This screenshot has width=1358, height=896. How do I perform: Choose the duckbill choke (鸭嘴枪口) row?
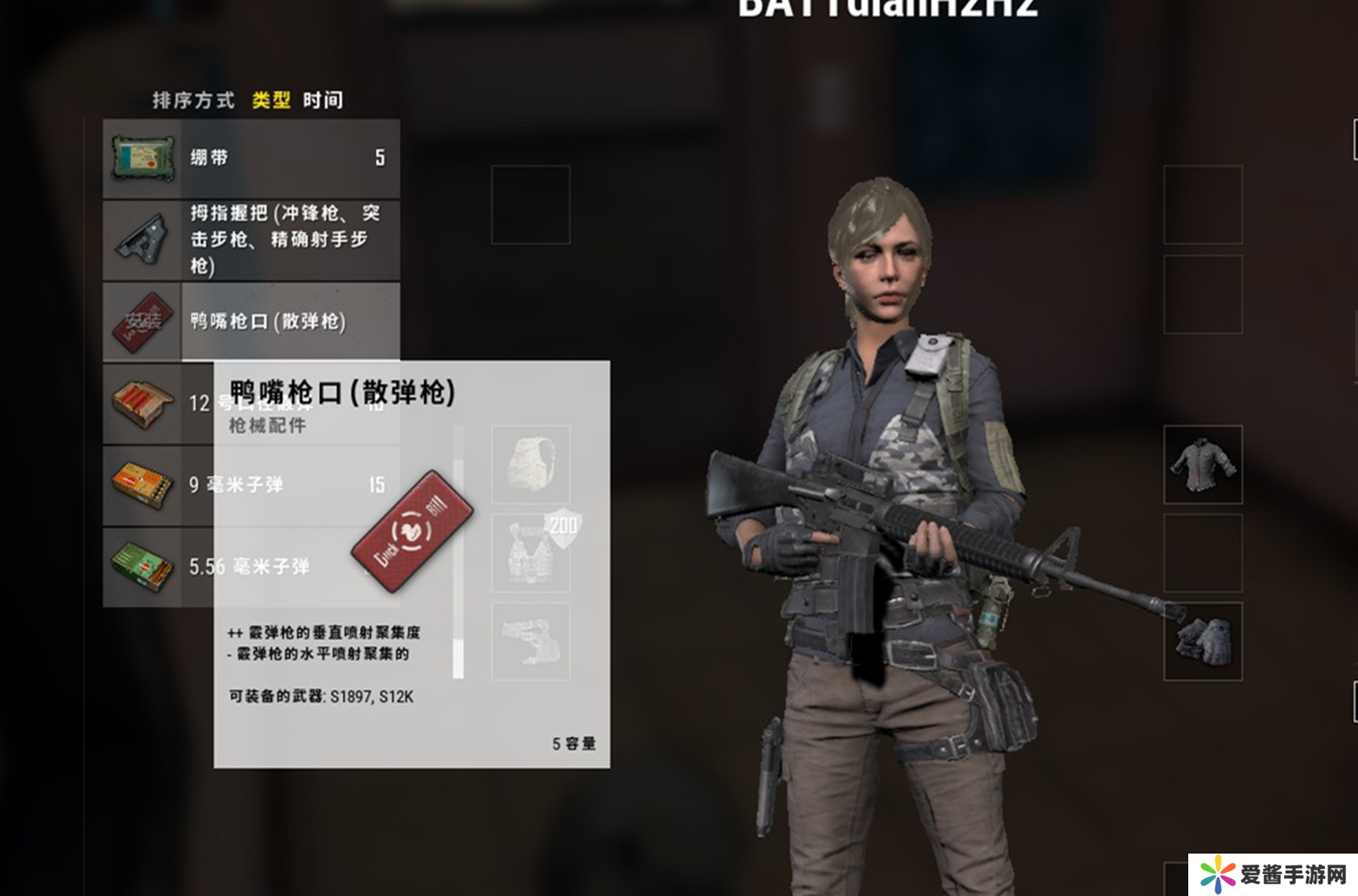coord(251,322)
